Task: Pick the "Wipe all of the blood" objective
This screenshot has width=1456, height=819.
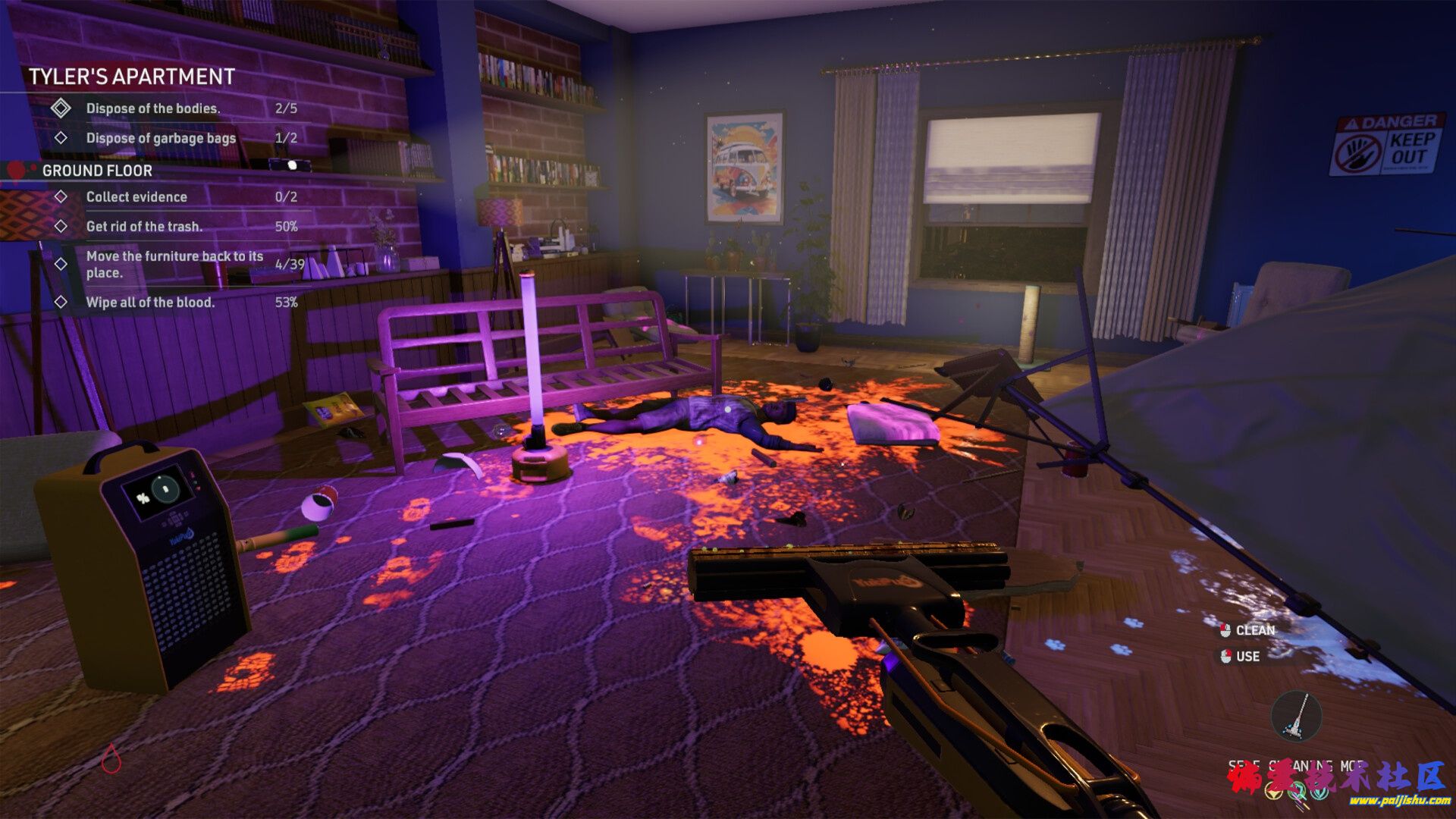Action: click(150, 303)
